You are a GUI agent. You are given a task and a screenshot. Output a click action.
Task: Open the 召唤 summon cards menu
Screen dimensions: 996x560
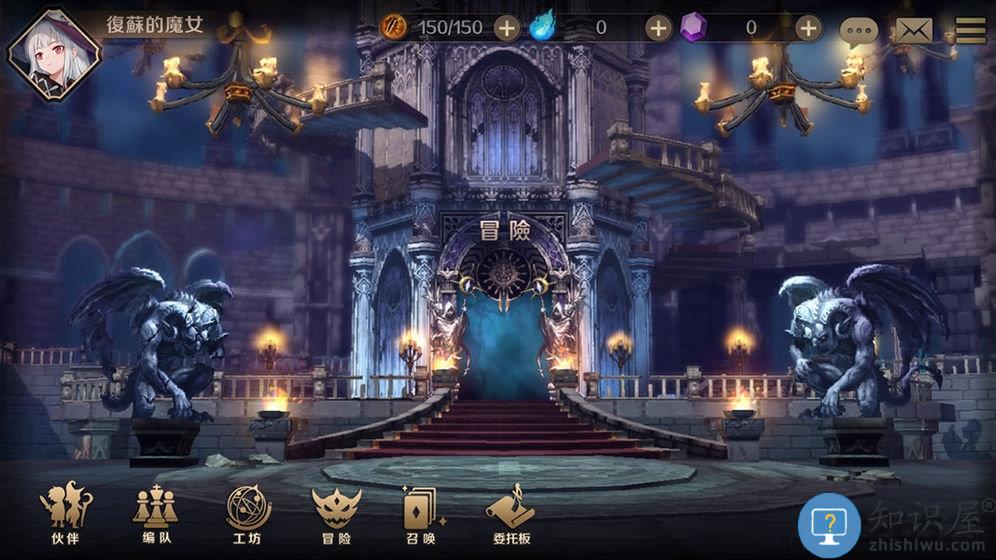coord(421,515)
